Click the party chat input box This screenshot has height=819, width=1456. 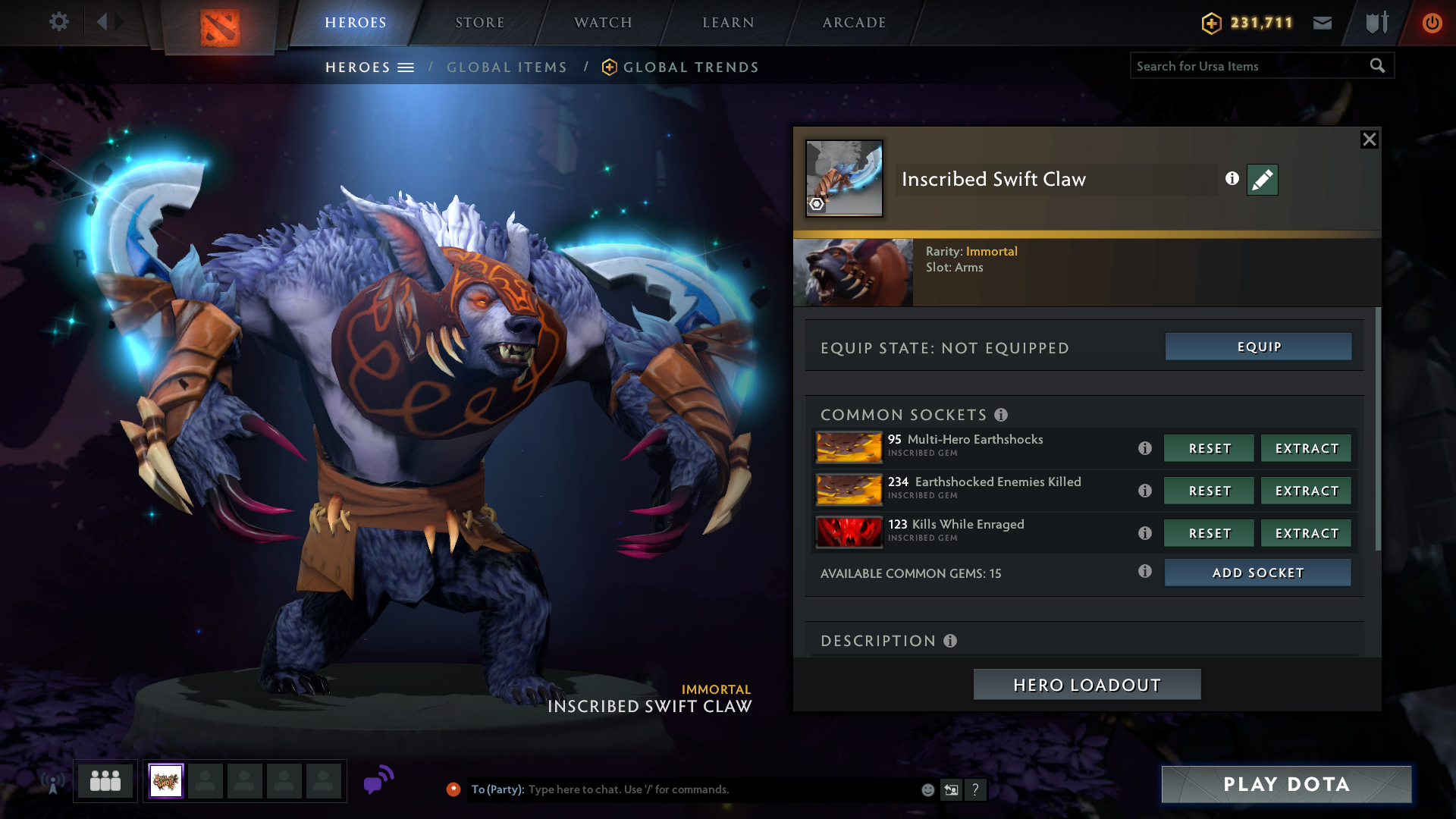720,789
